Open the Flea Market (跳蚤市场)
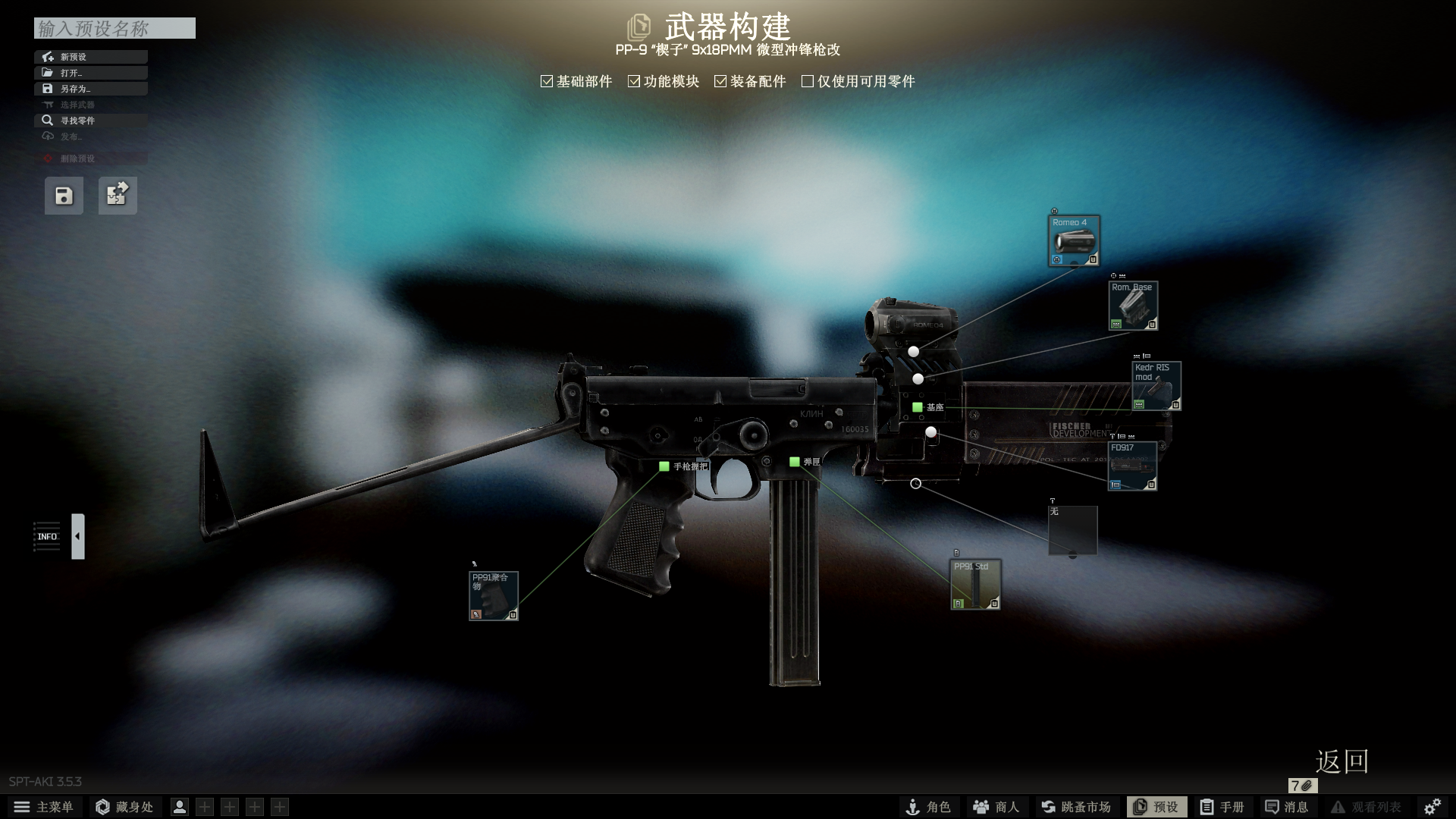Viewport: 1456px width, 819px height. click(x=1075, y=807)
